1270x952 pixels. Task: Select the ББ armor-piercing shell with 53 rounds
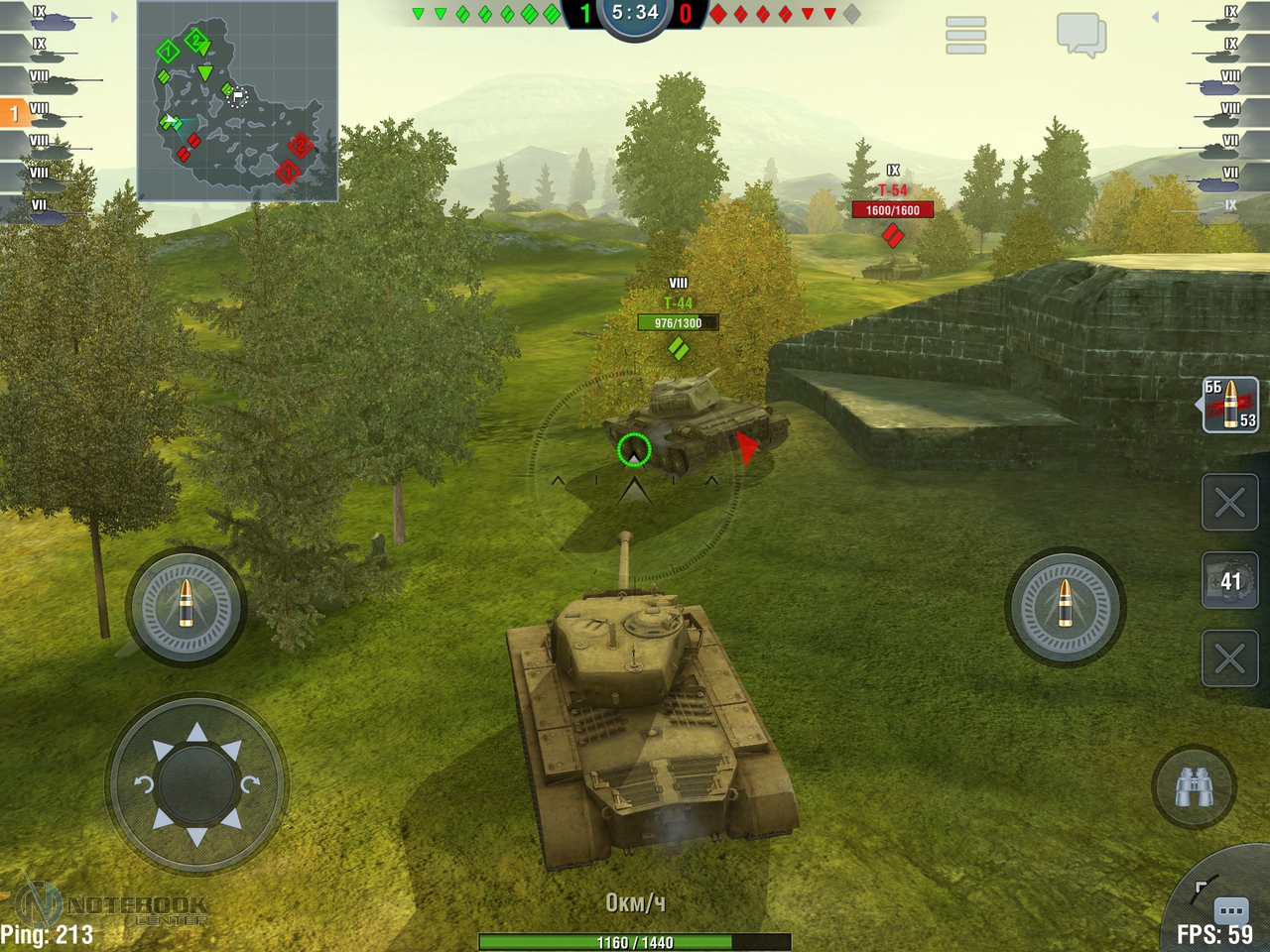[x=1230, y=405]
